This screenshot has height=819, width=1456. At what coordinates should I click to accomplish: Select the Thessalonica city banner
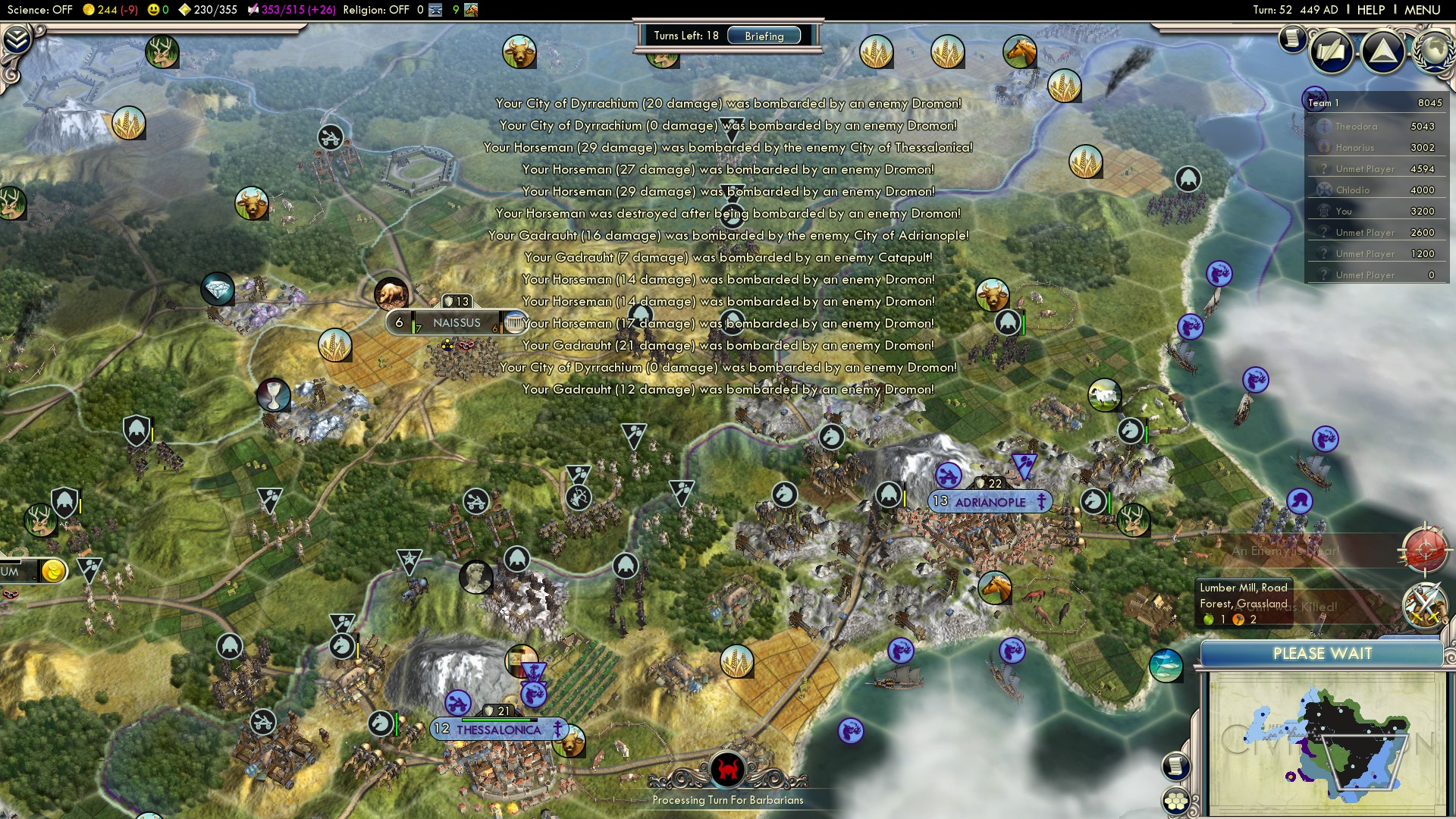498,730
